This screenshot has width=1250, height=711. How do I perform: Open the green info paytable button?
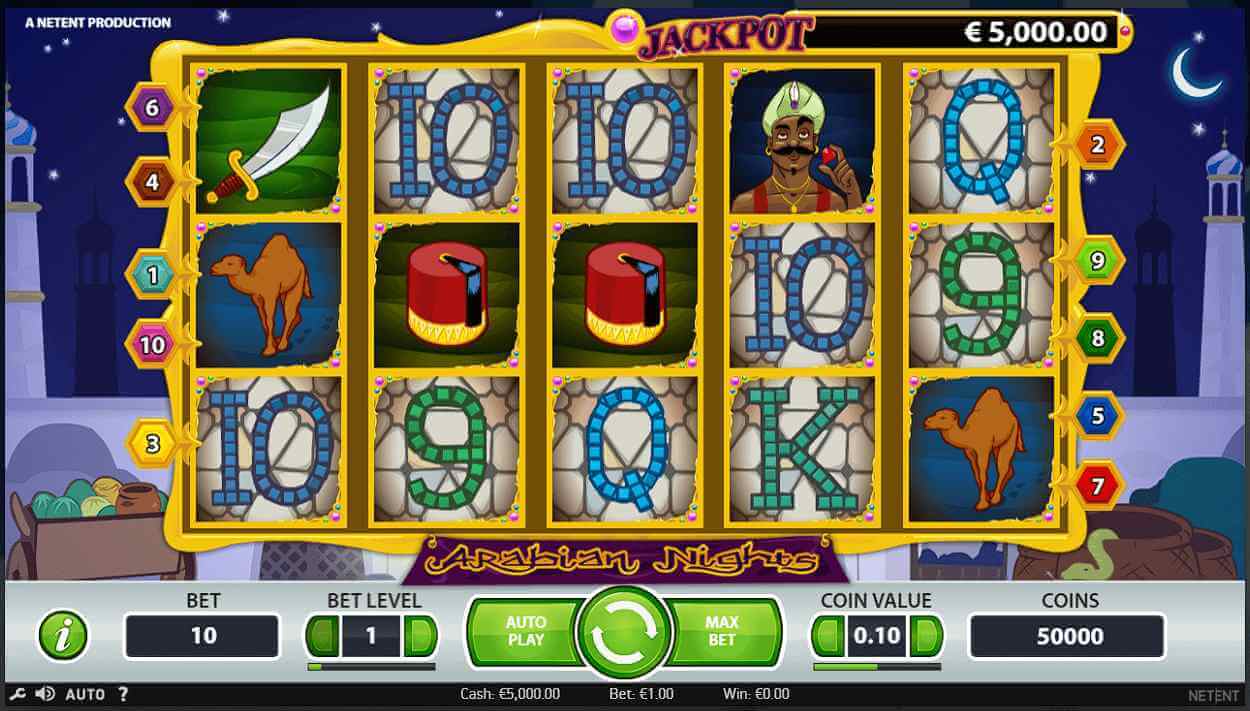click(x=63, y=635)
